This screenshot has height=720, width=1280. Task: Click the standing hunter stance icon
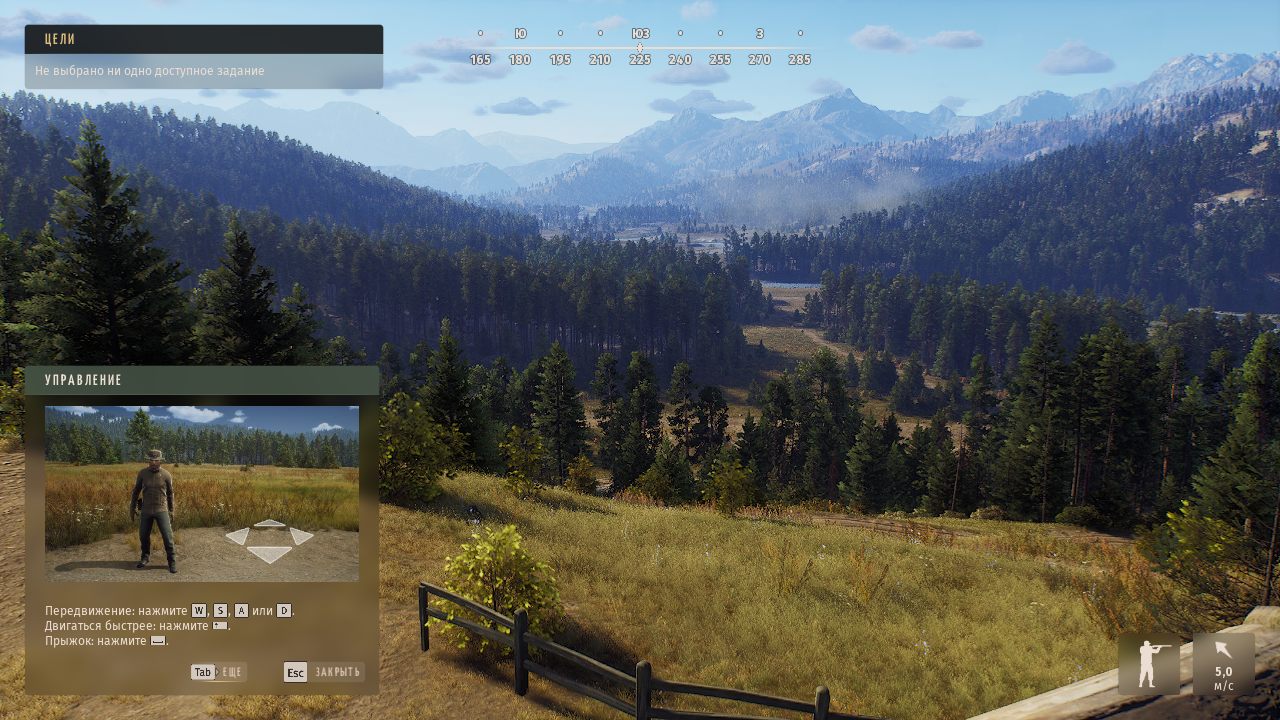pos(1148,664)
